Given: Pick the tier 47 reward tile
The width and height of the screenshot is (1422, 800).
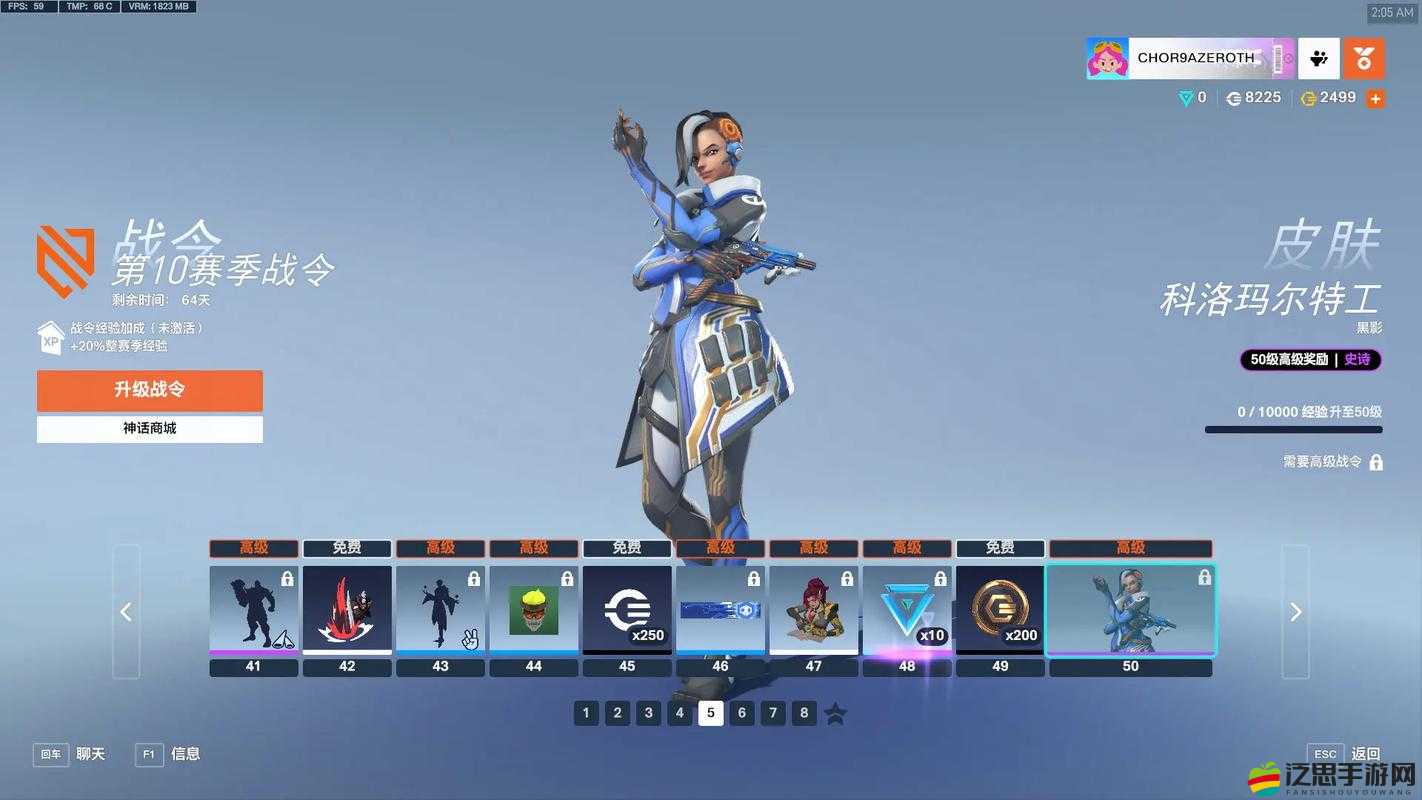Looking at the screenshot, I should [x=814, y=610].
